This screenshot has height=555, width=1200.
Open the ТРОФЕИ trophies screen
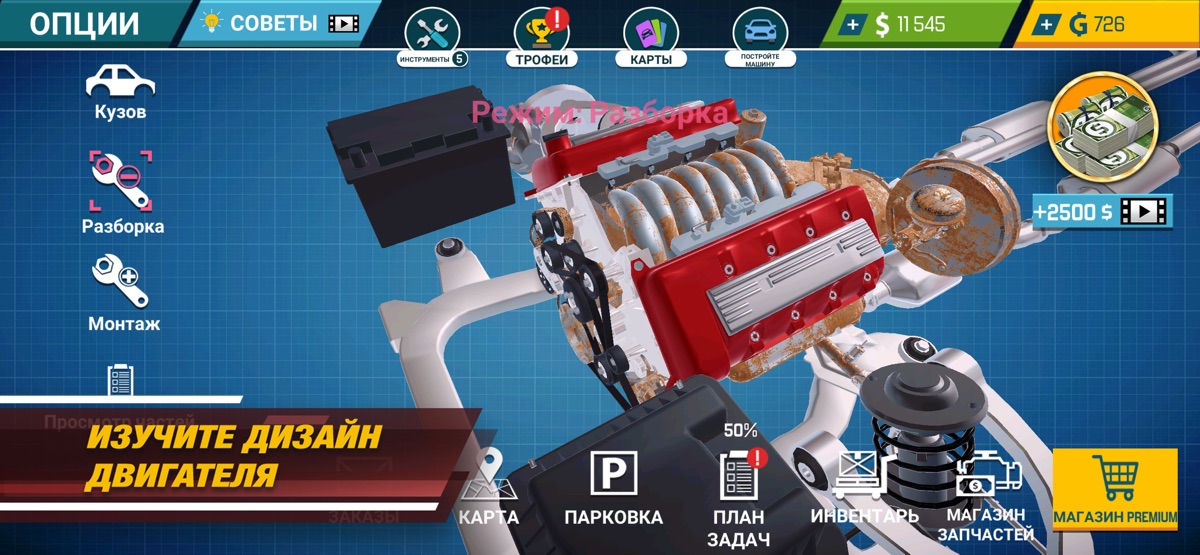(542, 37)
